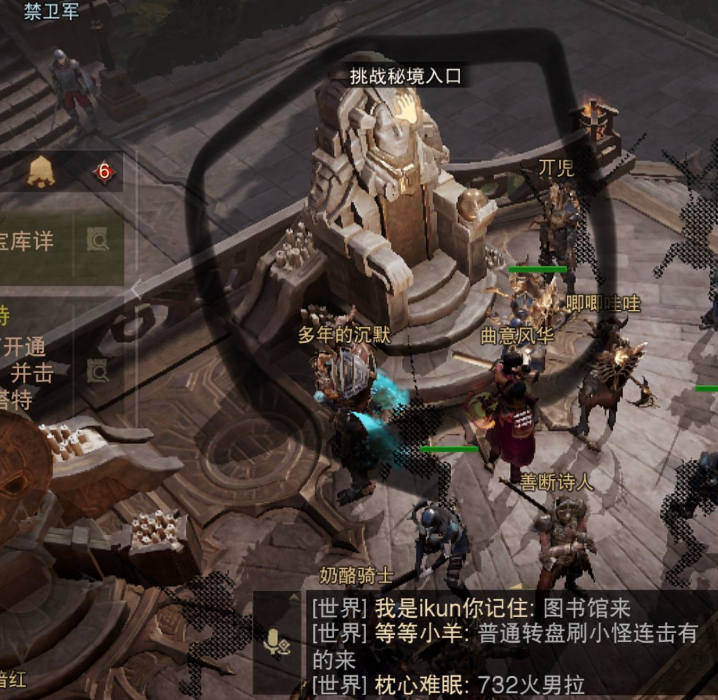Tap the red badge showing 6
Image resolution: width=718 pixels, height=700 pixels.
[103, 172]
